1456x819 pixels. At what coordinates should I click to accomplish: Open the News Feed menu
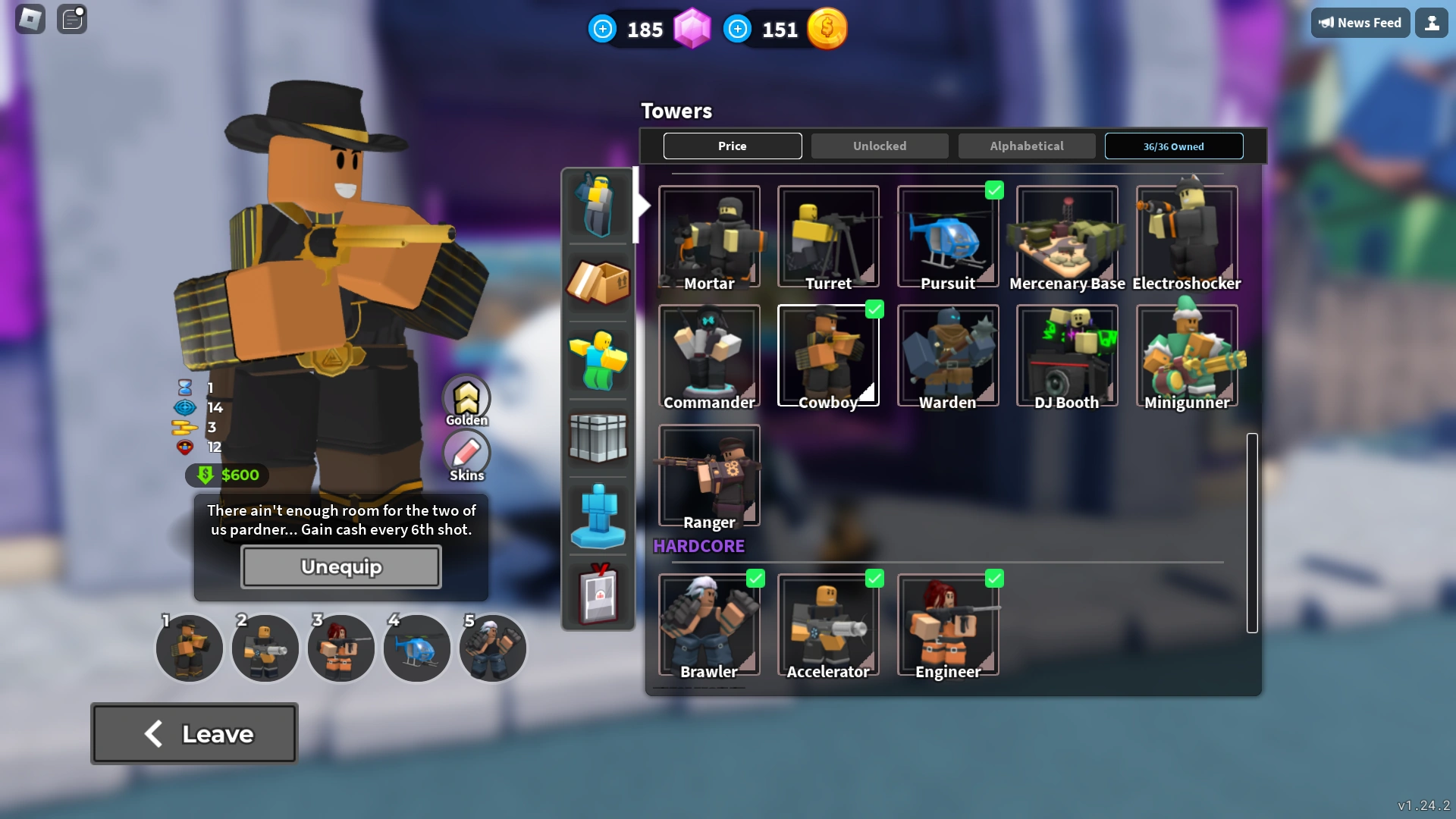tap(1360, 23)
